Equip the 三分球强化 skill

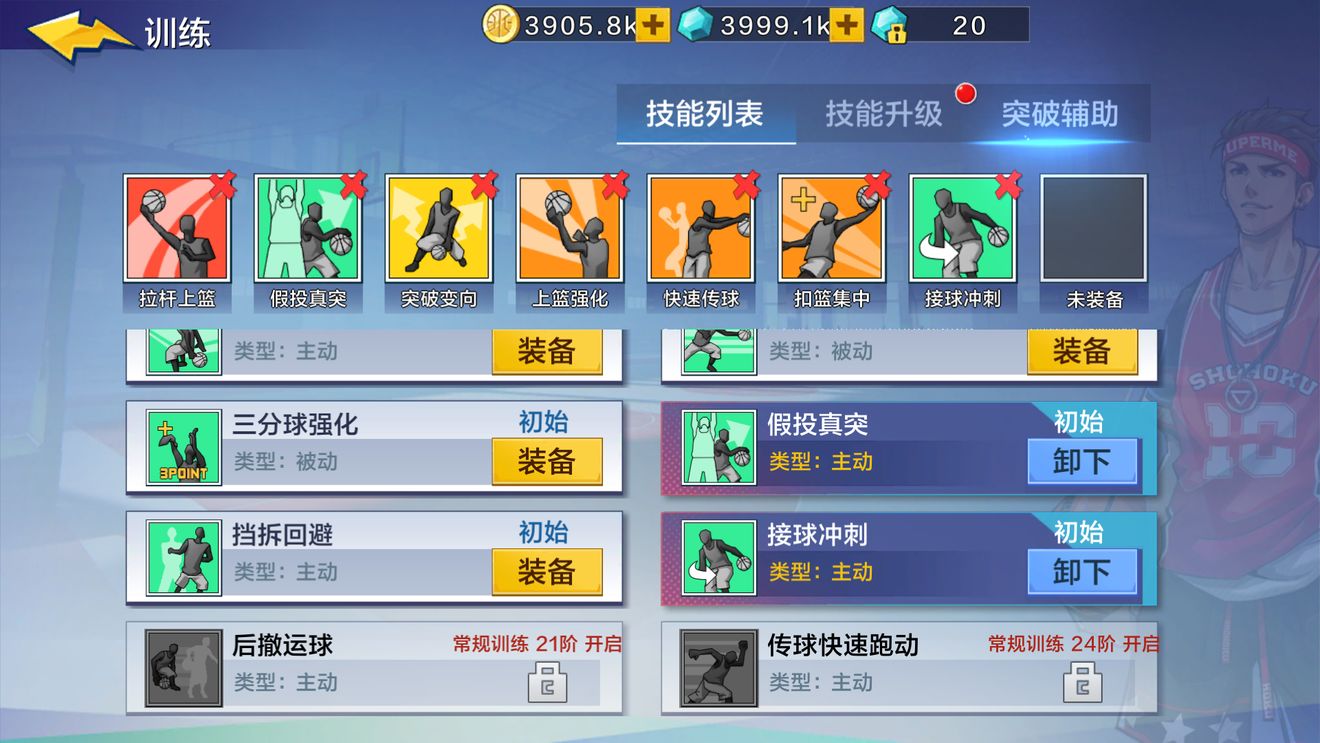[547, 461]
